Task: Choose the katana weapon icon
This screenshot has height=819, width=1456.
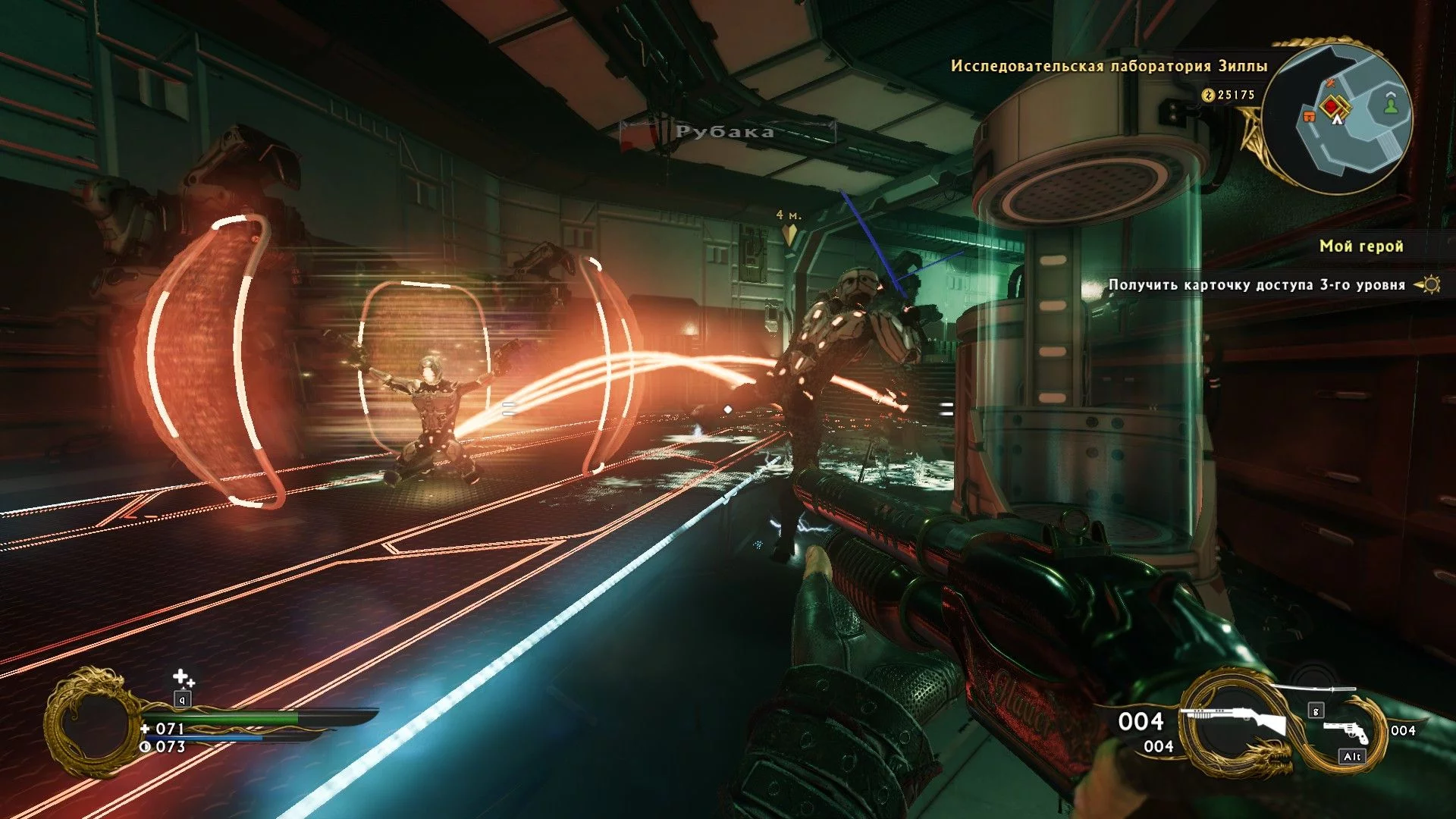Action: click(x=1312, y=689)
